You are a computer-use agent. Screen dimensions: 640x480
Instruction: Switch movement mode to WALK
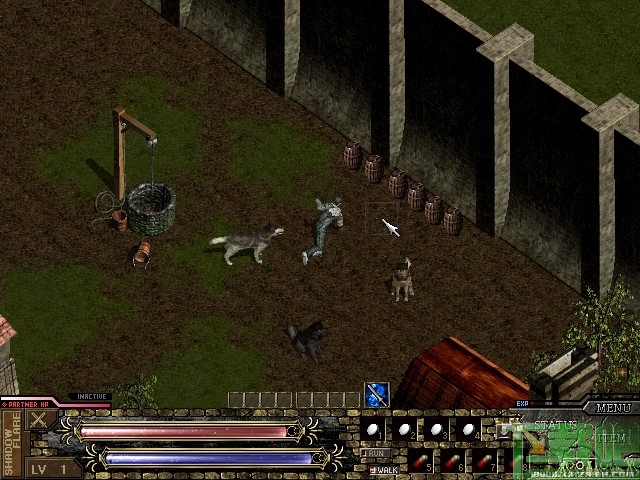click(x=382, y=468)
